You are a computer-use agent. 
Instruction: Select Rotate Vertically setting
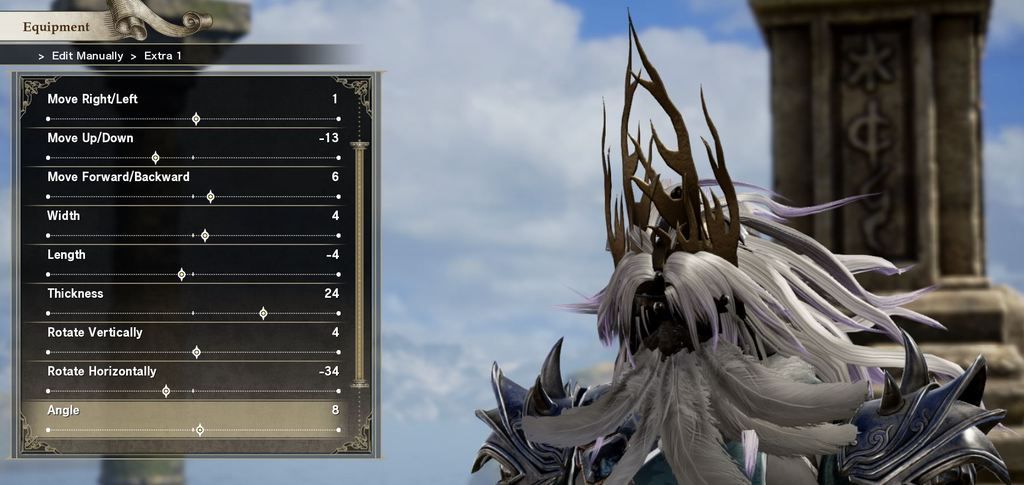193,342
